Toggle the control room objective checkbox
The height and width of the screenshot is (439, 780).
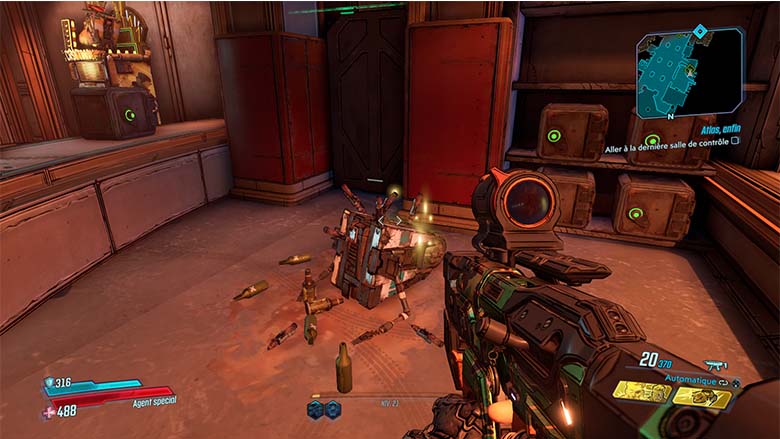tap(735, 142)
